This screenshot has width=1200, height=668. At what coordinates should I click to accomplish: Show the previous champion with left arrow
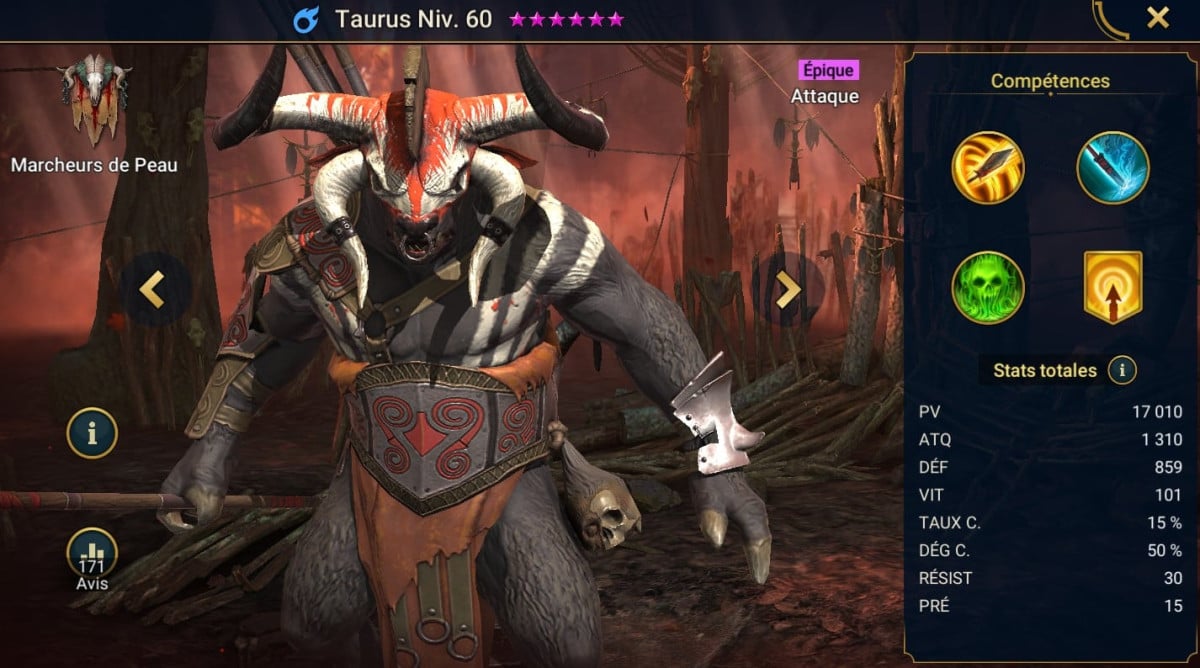(152, 289)
